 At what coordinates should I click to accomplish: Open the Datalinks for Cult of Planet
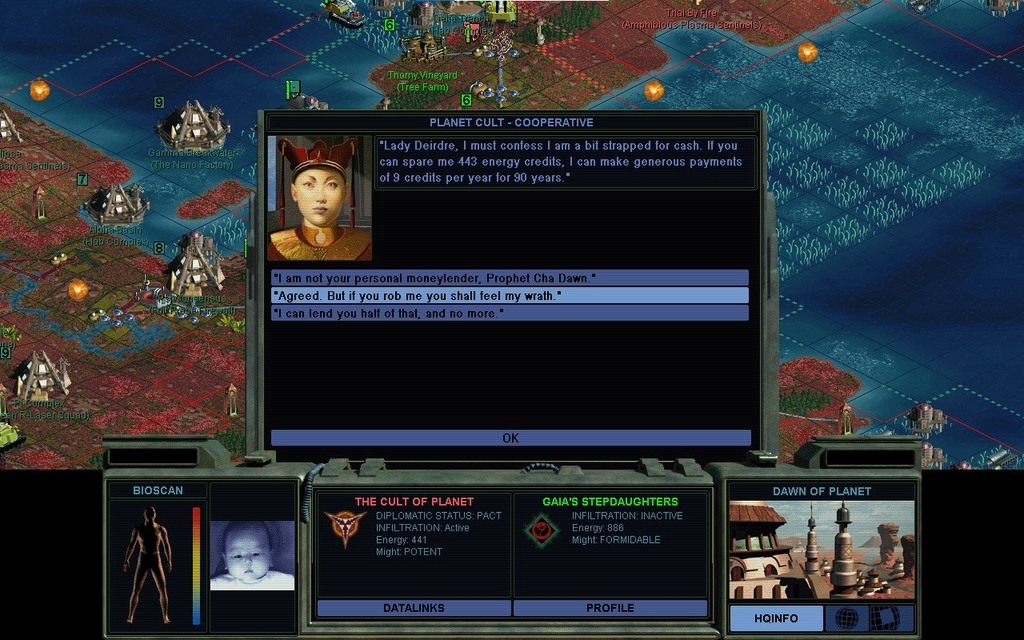pyautogui.click(x=413, y=608)
